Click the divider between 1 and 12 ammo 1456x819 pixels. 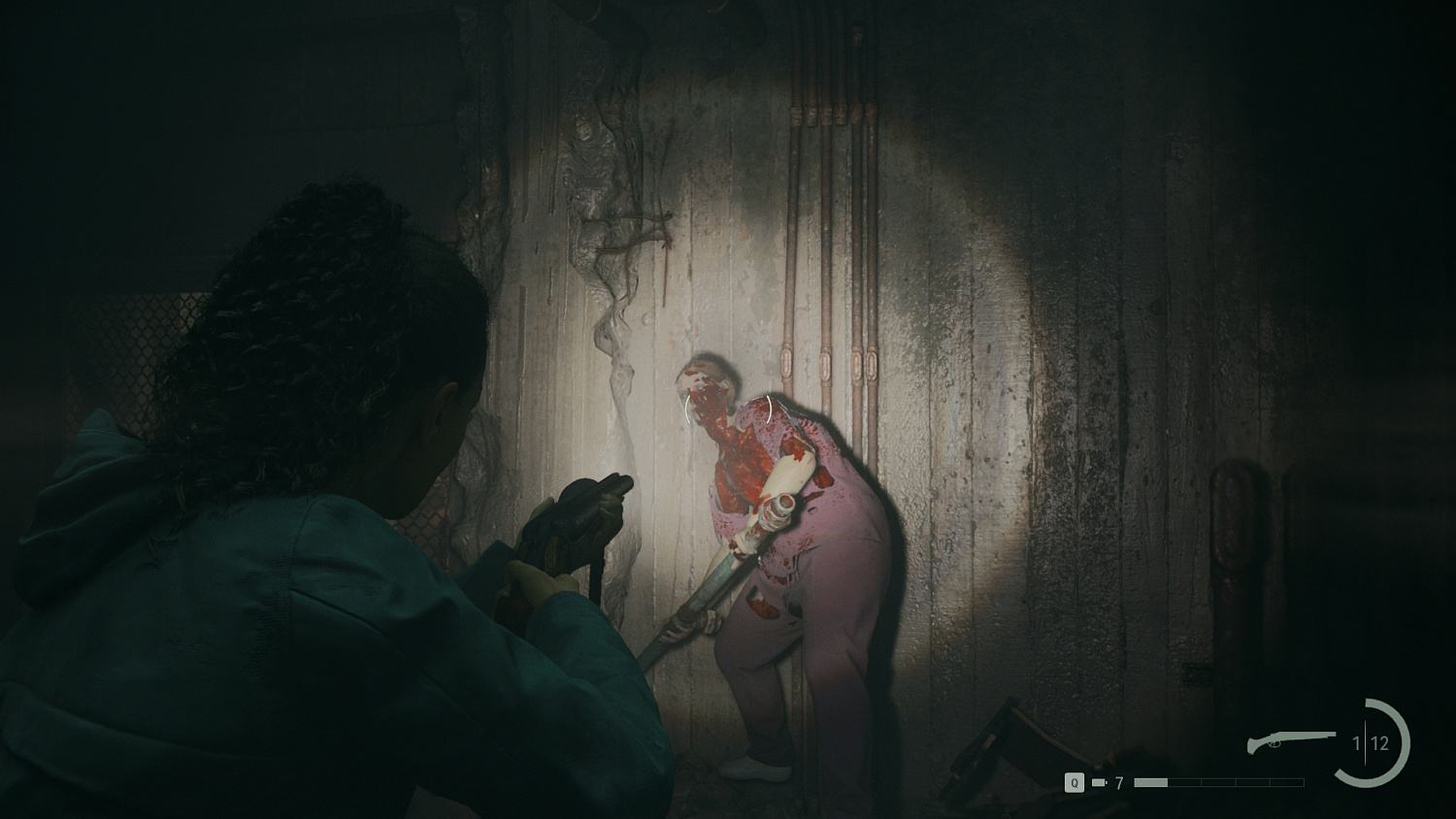1365,743
